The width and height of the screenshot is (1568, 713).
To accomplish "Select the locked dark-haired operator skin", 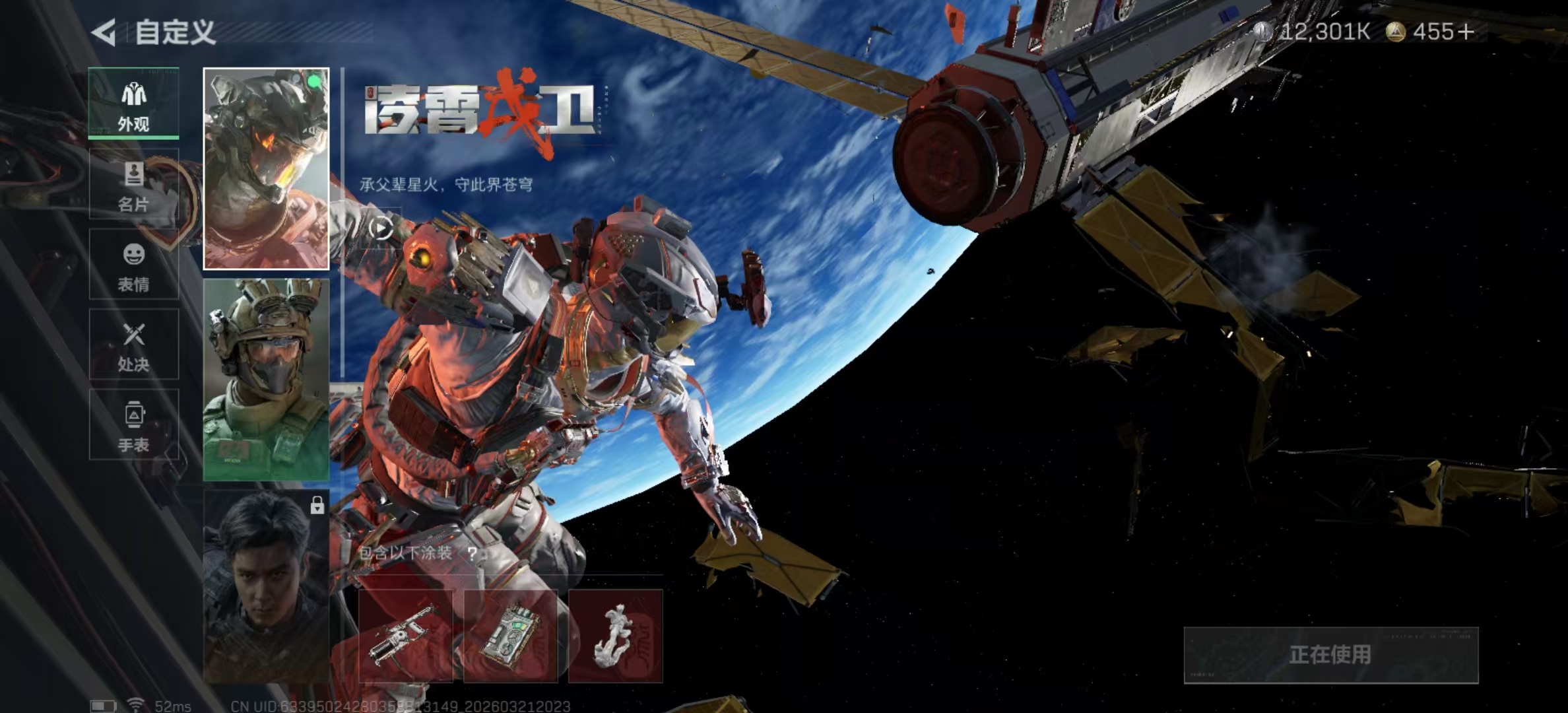I will coord(266,586).
